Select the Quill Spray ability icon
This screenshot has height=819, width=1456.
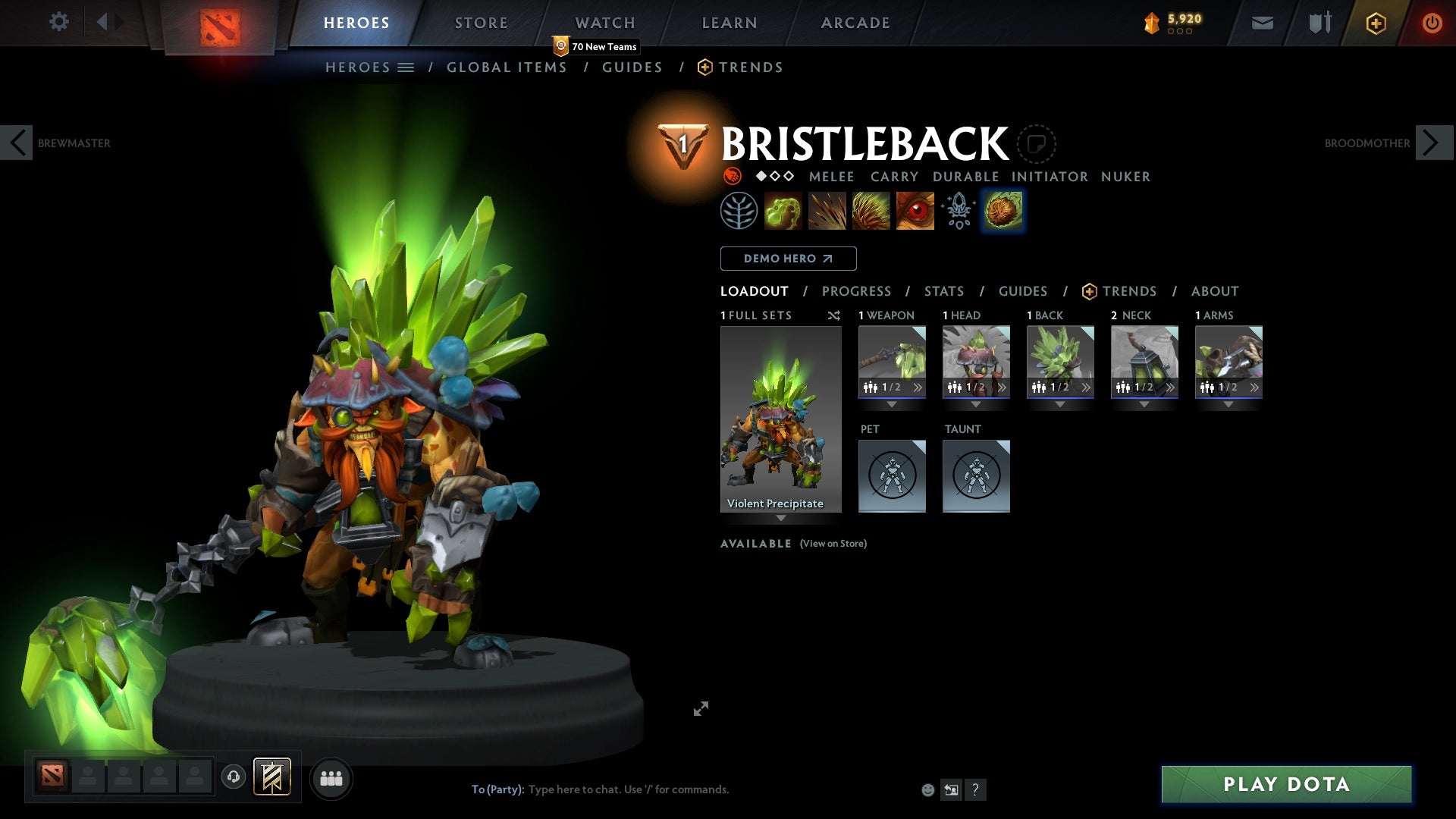click(x=827, y=210)
